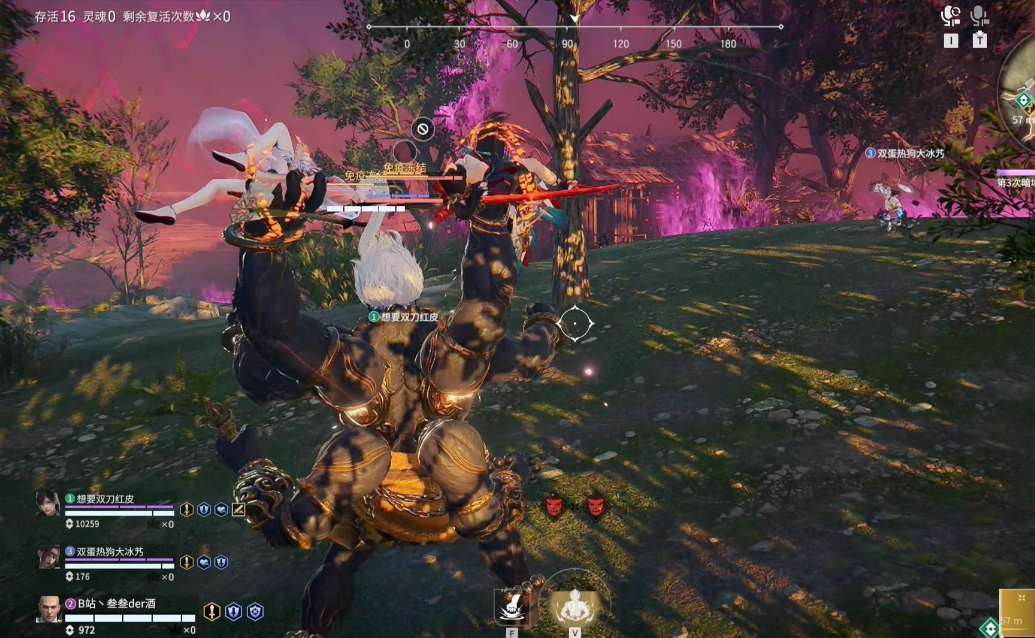Activate the ground-slam fist skill icon
Viewport: 1035px width, 638px height.
pyautogui.click(x=513, y=606)
